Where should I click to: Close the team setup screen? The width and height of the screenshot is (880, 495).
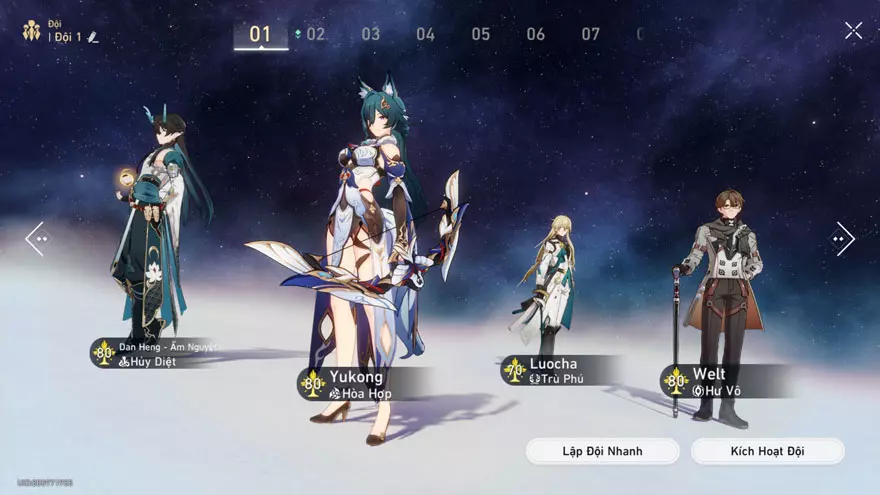point(853,31)
